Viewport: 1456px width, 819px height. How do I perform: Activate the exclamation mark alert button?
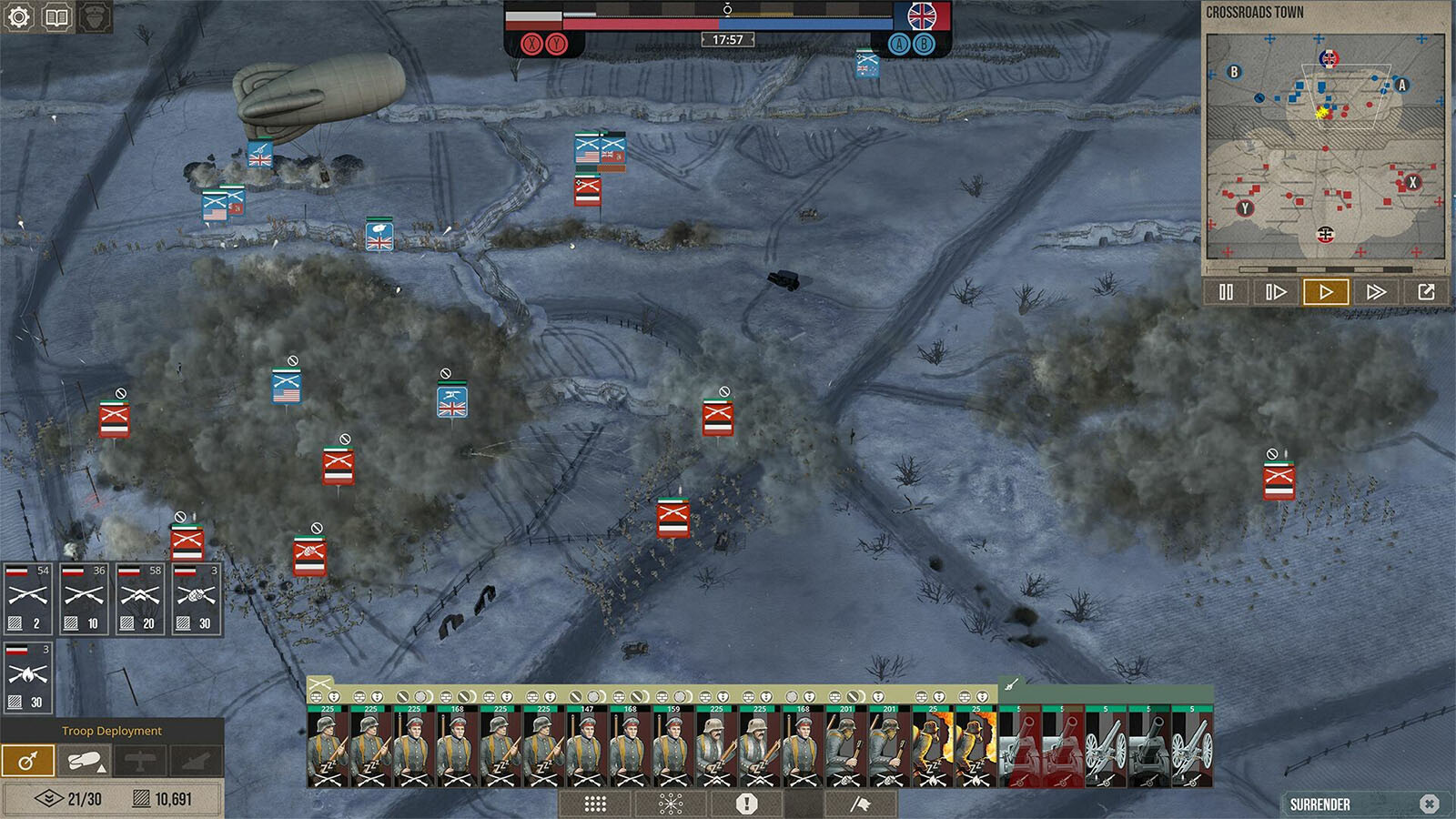point(747,804)
